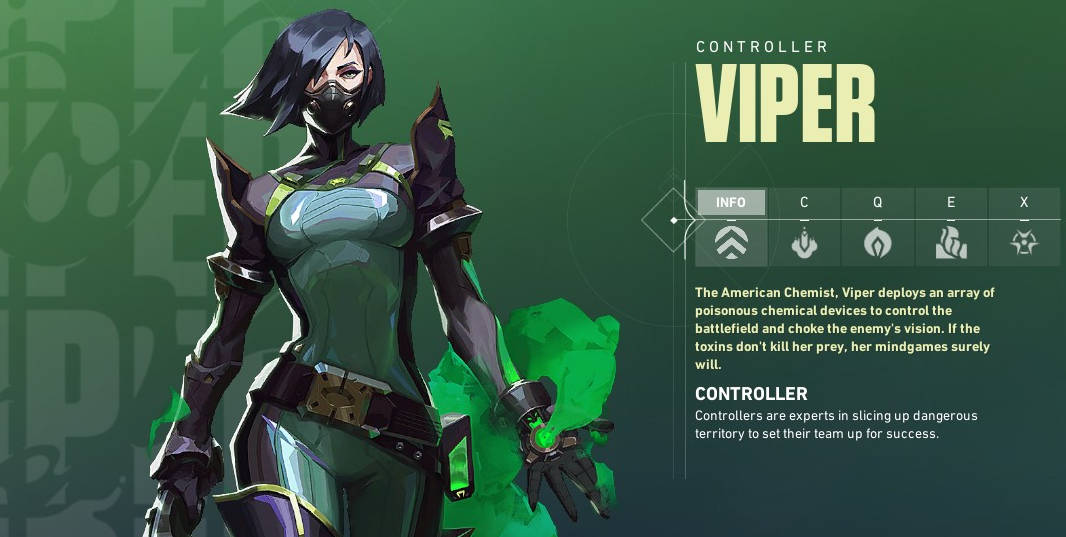View the Snake Bite ability icon

point(804,243)
